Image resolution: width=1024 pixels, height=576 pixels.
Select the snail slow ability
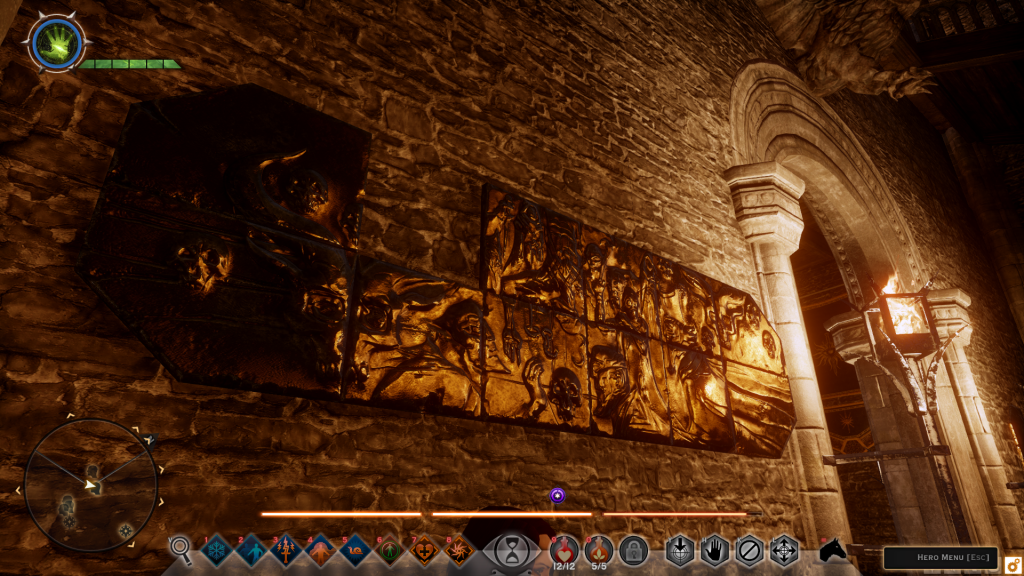click(x=355, y=550)
